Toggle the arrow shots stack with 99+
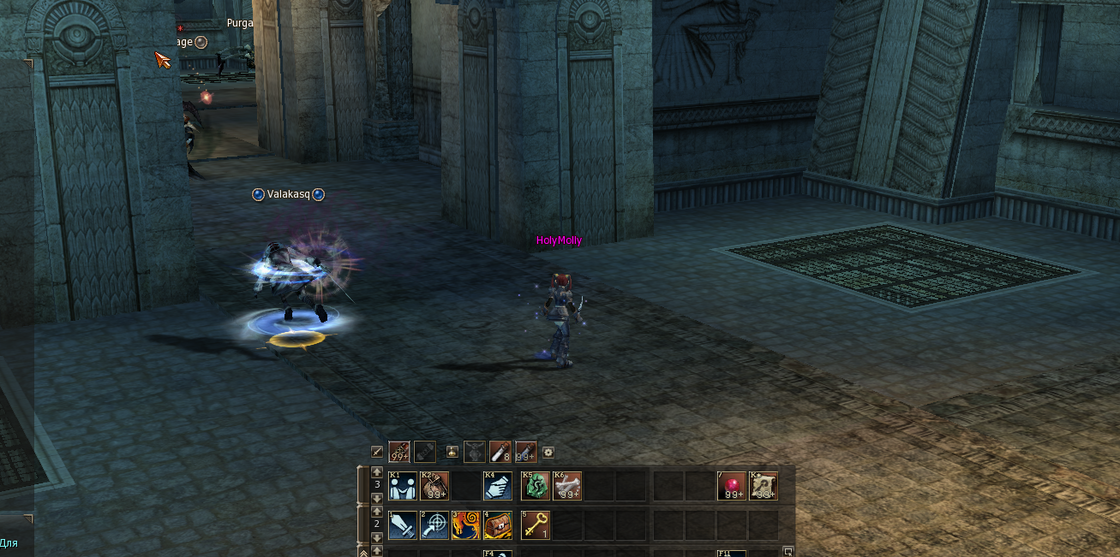 tap(400, 452)
